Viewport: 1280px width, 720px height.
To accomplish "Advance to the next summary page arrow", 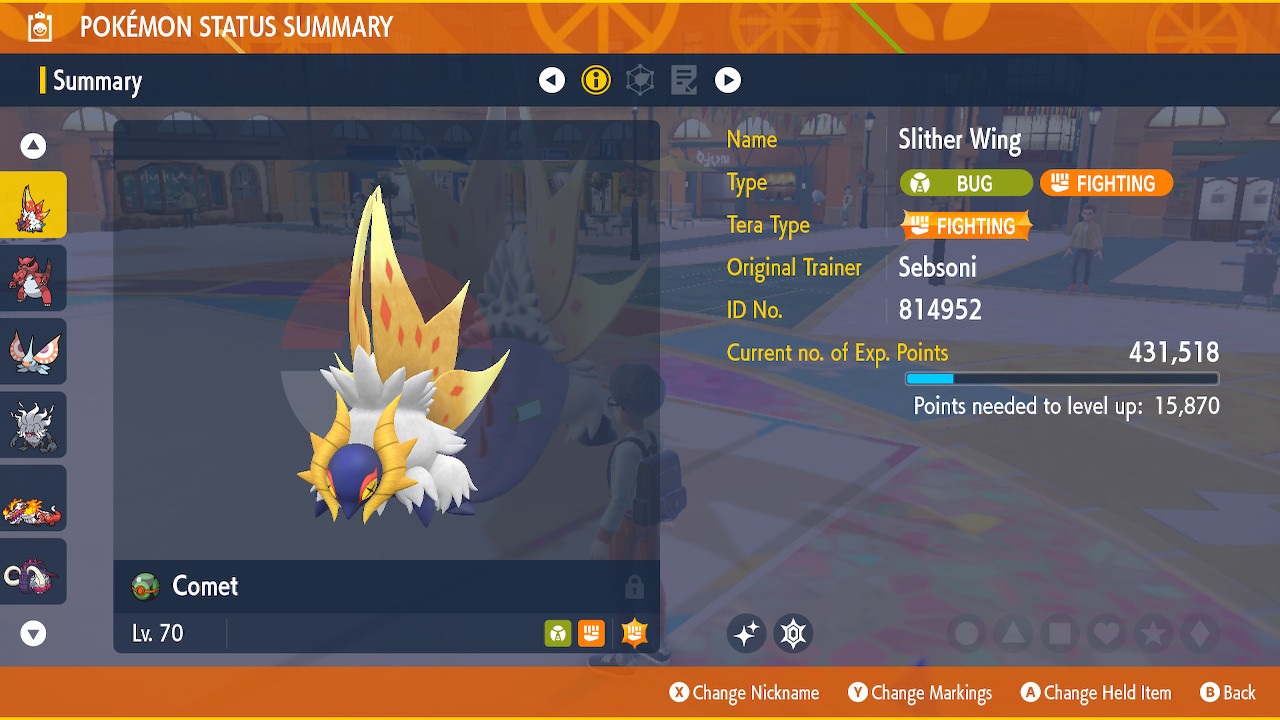I will (x=728, y=80).
